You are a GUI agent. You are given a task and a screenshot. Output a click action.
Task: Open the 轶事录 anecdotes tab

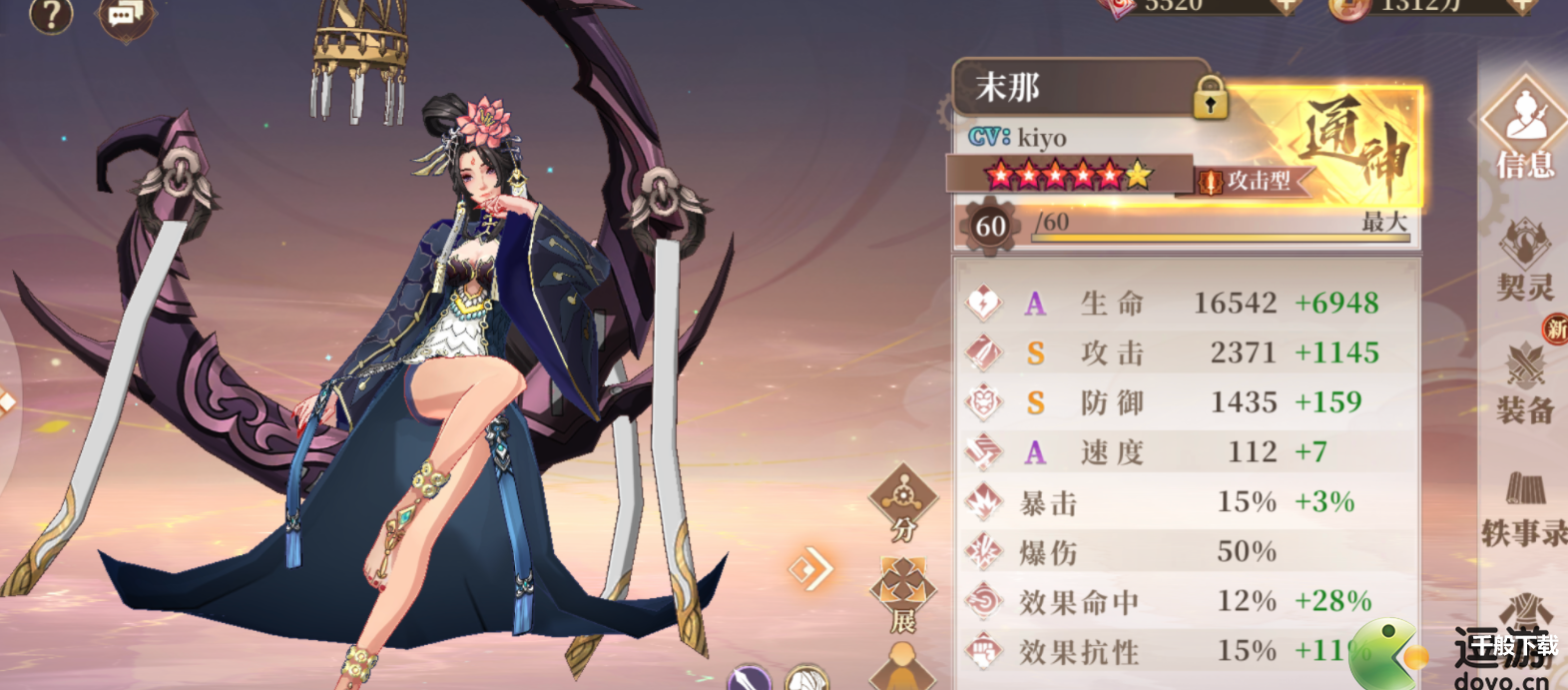pyautogui.click(x=1525, y=509)
